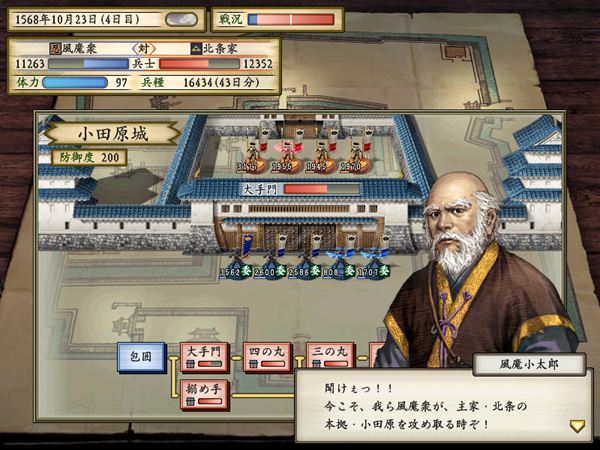Select the 四の丸 bailey node
This screenshot has width=600, height=450.
pyautogui.click(x=267, y=357)
